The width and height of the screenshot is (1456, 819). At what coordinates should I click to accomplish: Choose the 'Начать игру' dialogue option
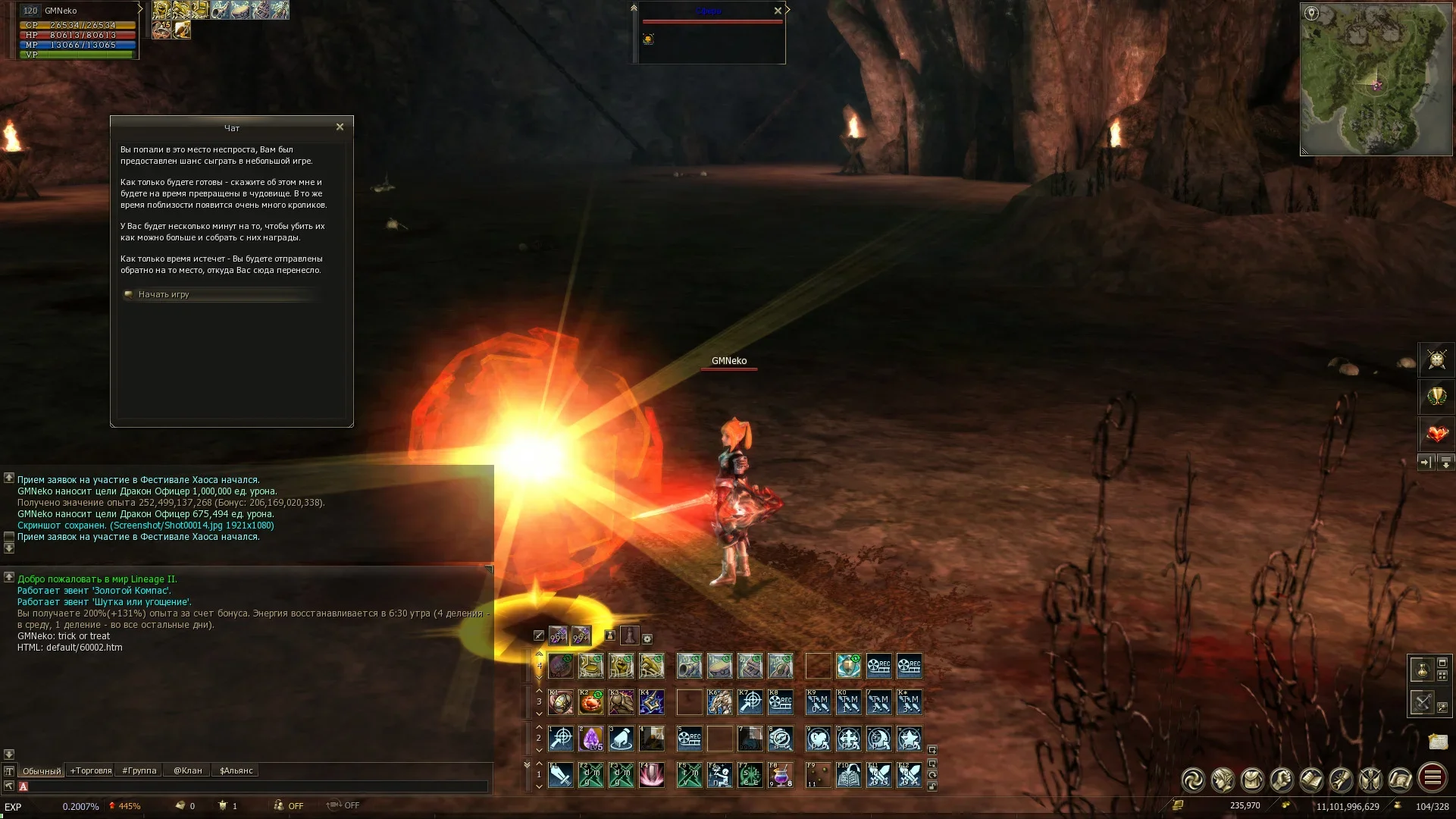(164, 294)
